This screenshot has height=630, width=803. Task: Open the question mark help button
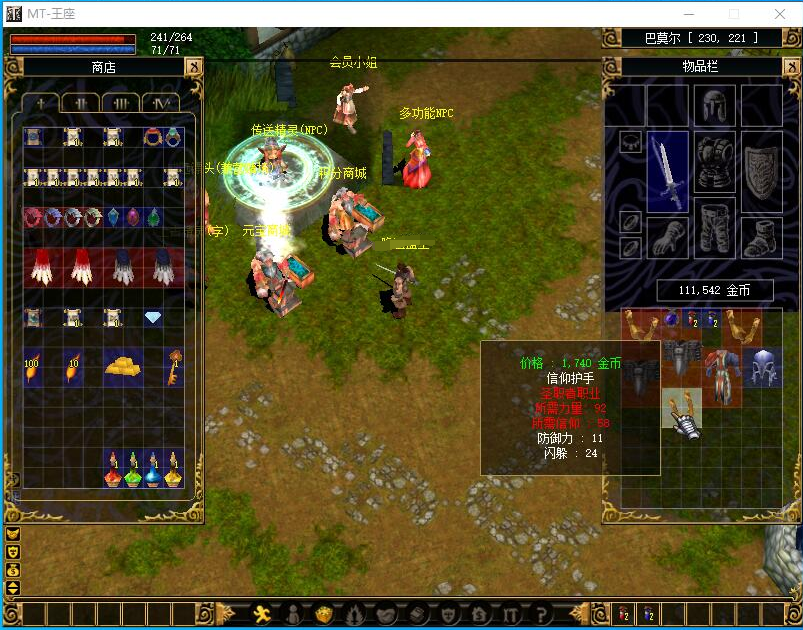541,614
